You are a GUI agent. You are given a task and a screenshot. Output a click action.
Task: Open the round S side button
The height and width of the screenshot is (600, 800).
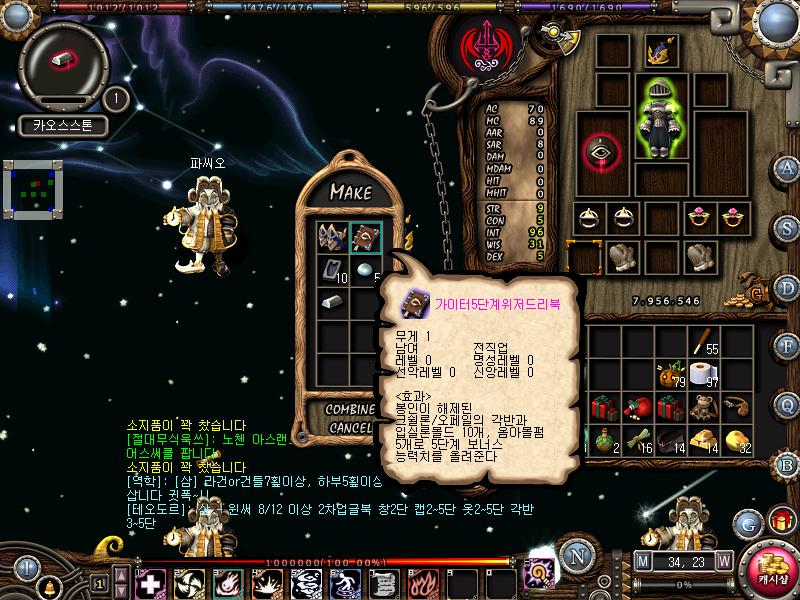pos(787,224)
